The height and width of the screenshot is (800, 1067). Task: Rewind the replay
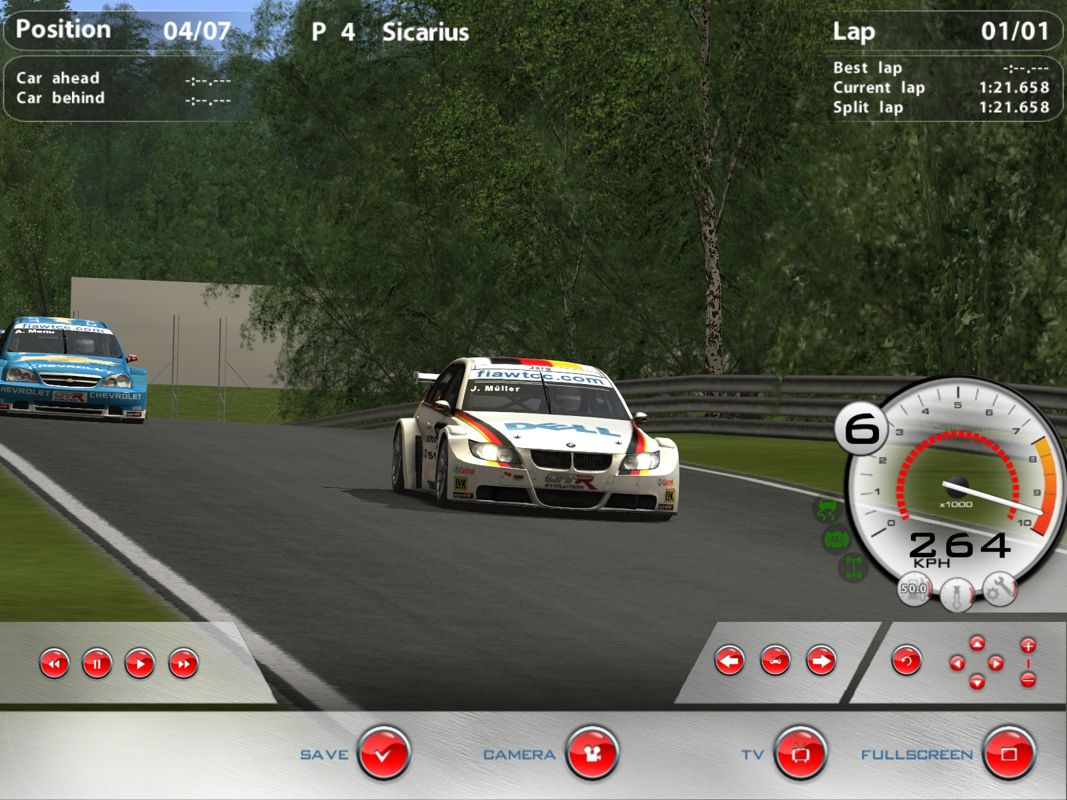[x=54, y=662]
